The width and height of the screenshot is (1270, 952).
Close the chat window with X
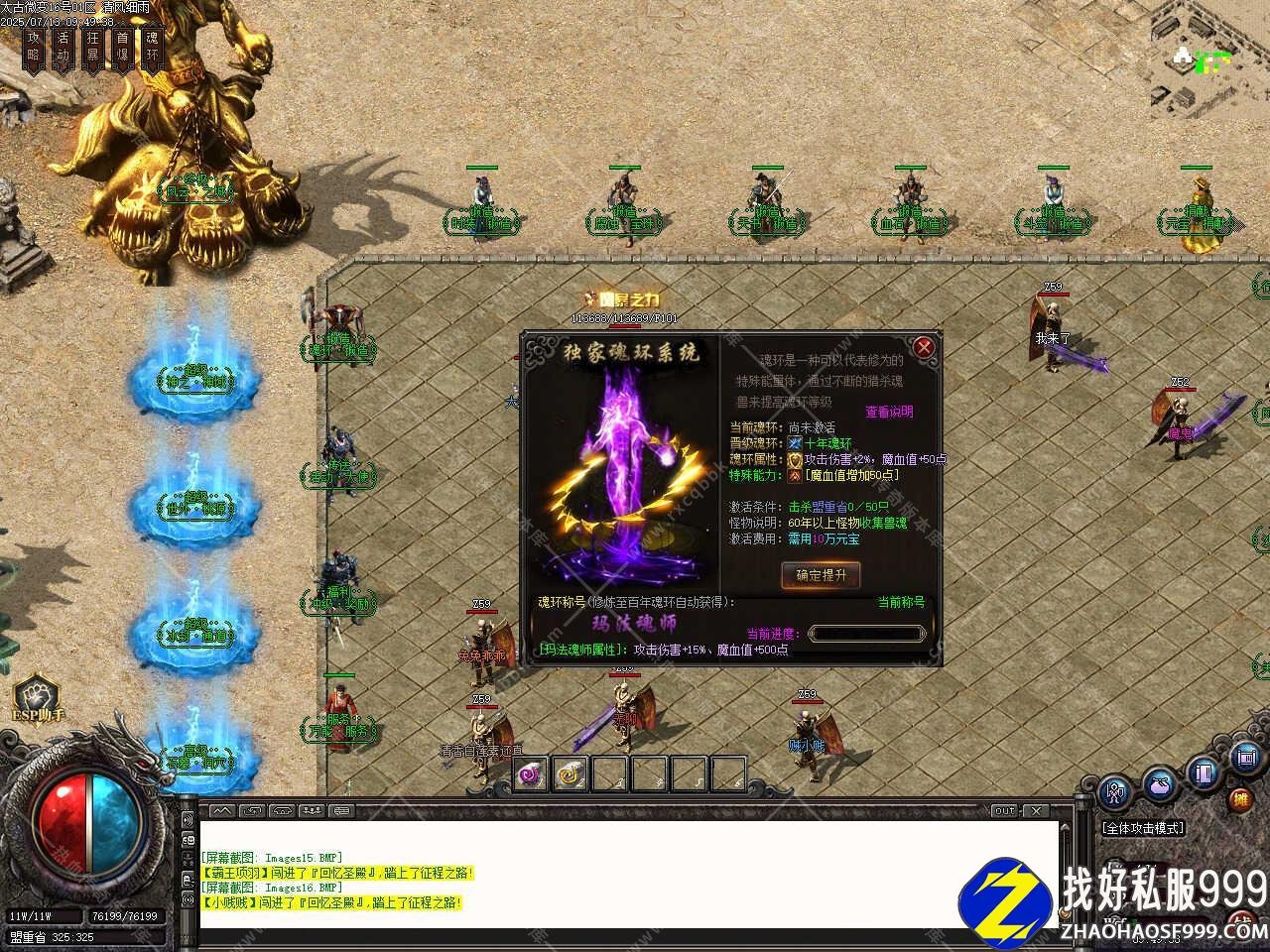(1038, 811)
